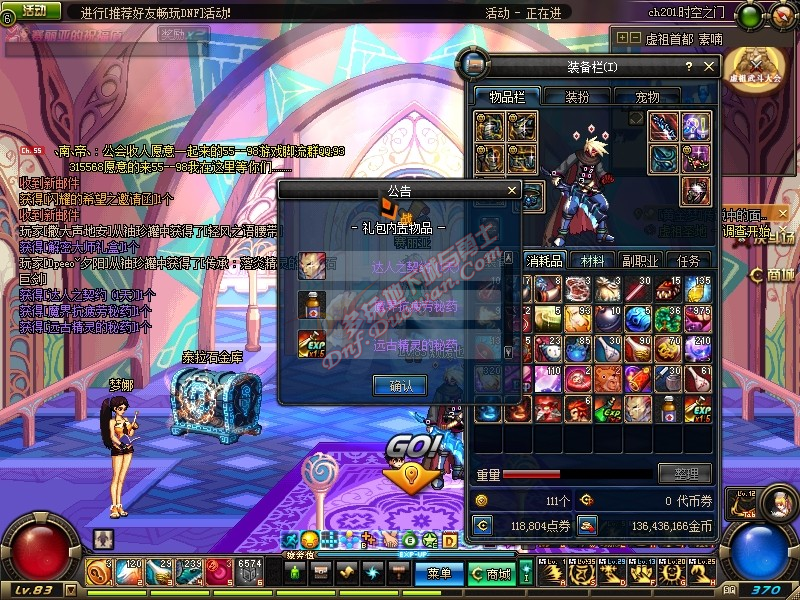Select the 物品栏 items tab

[506, 97]
